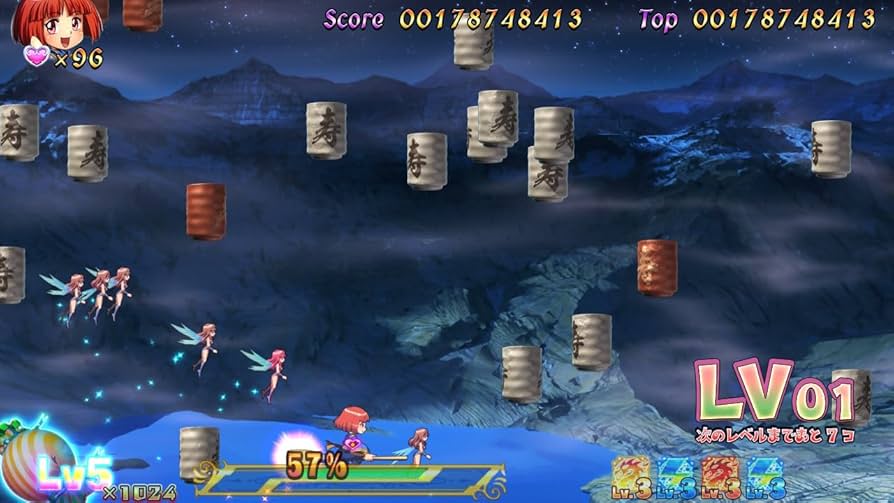Image resolution: width=894 pixels, height=503 pixels.
Task: Select the red dragon Lv.3 power-up icon
Action: (x=720, y=477)
